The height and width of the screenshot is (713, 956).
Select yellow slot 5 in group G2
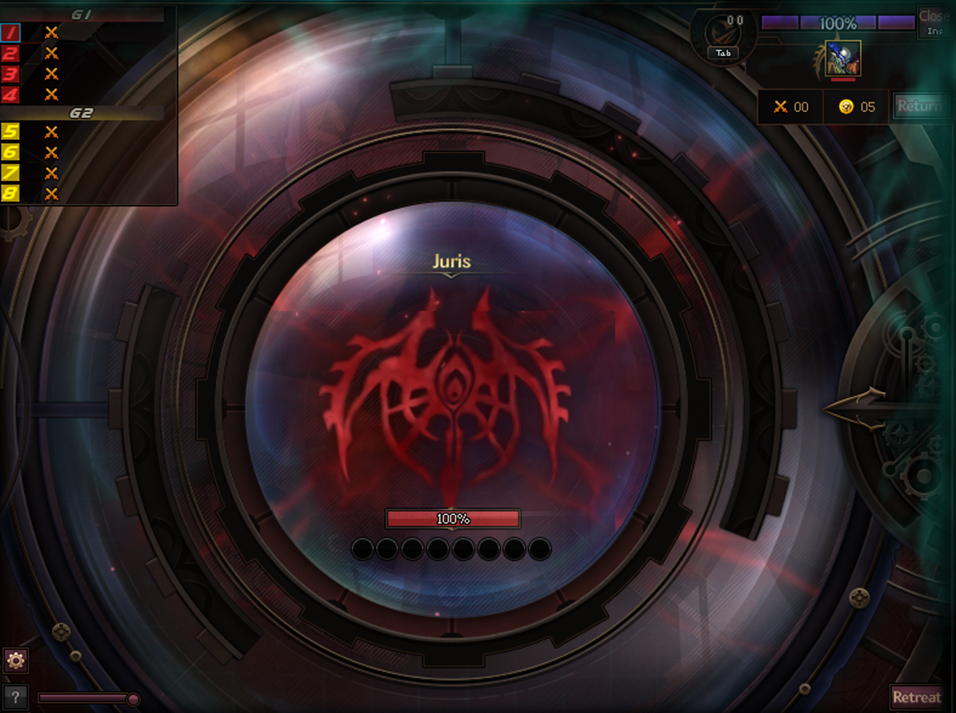pos(11,132)
